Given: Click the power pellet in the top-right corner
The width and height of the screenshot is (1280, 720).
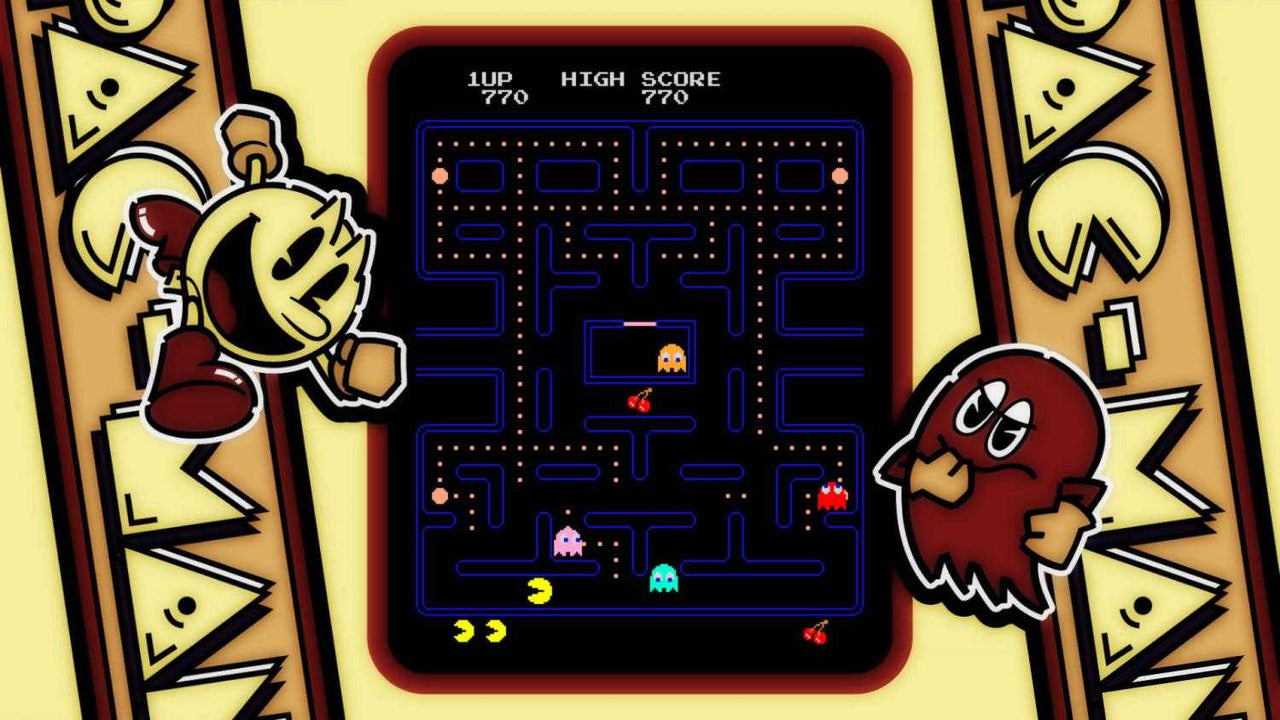Looking at the screenshot, I should point(840,176).
